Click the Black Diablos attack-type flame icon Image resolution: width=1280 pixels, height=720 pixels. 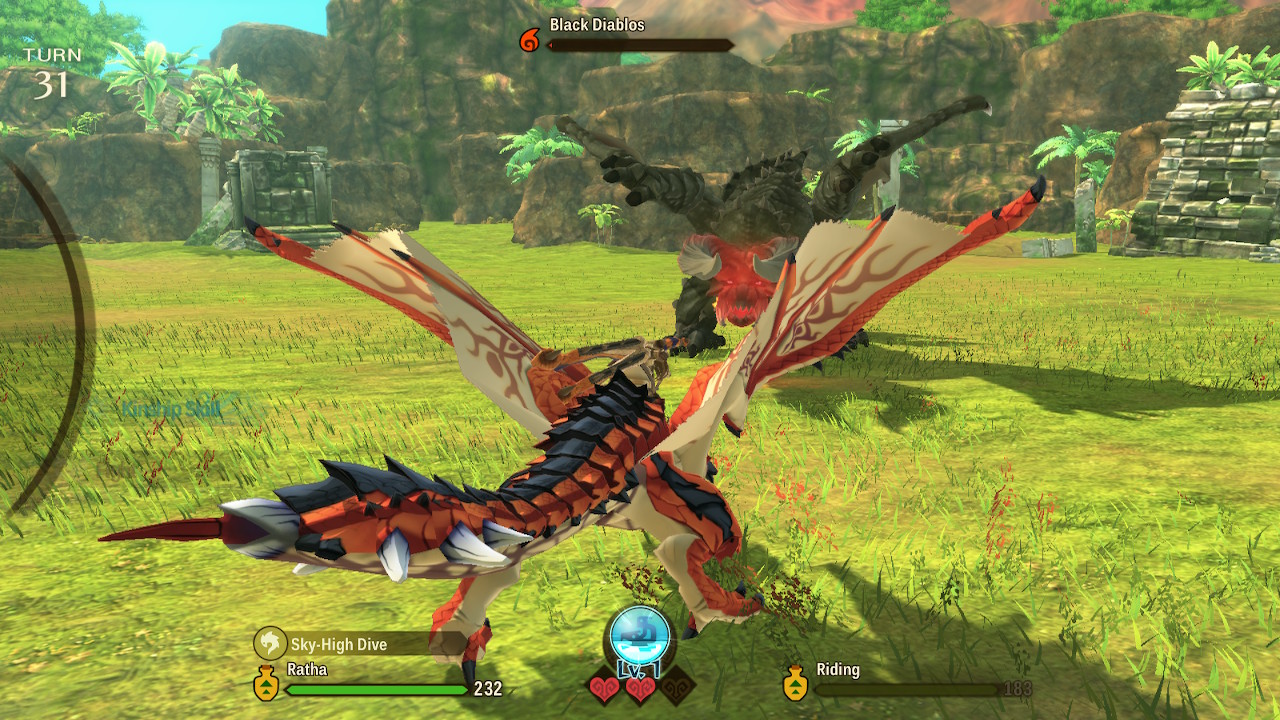(529, 41)
